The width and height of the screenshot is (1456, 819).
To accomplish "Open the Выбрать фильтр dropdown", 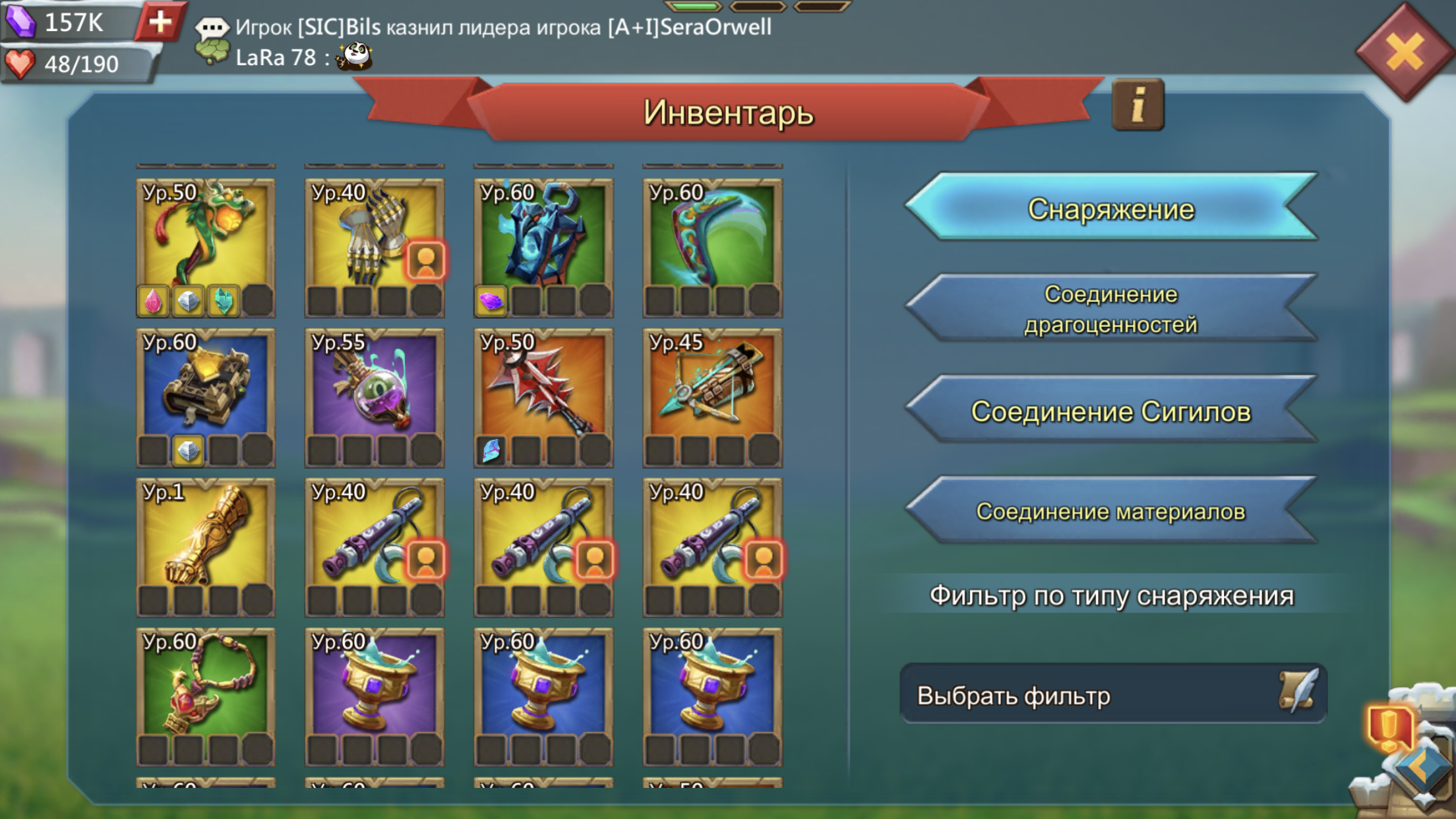I will 1112,695.
